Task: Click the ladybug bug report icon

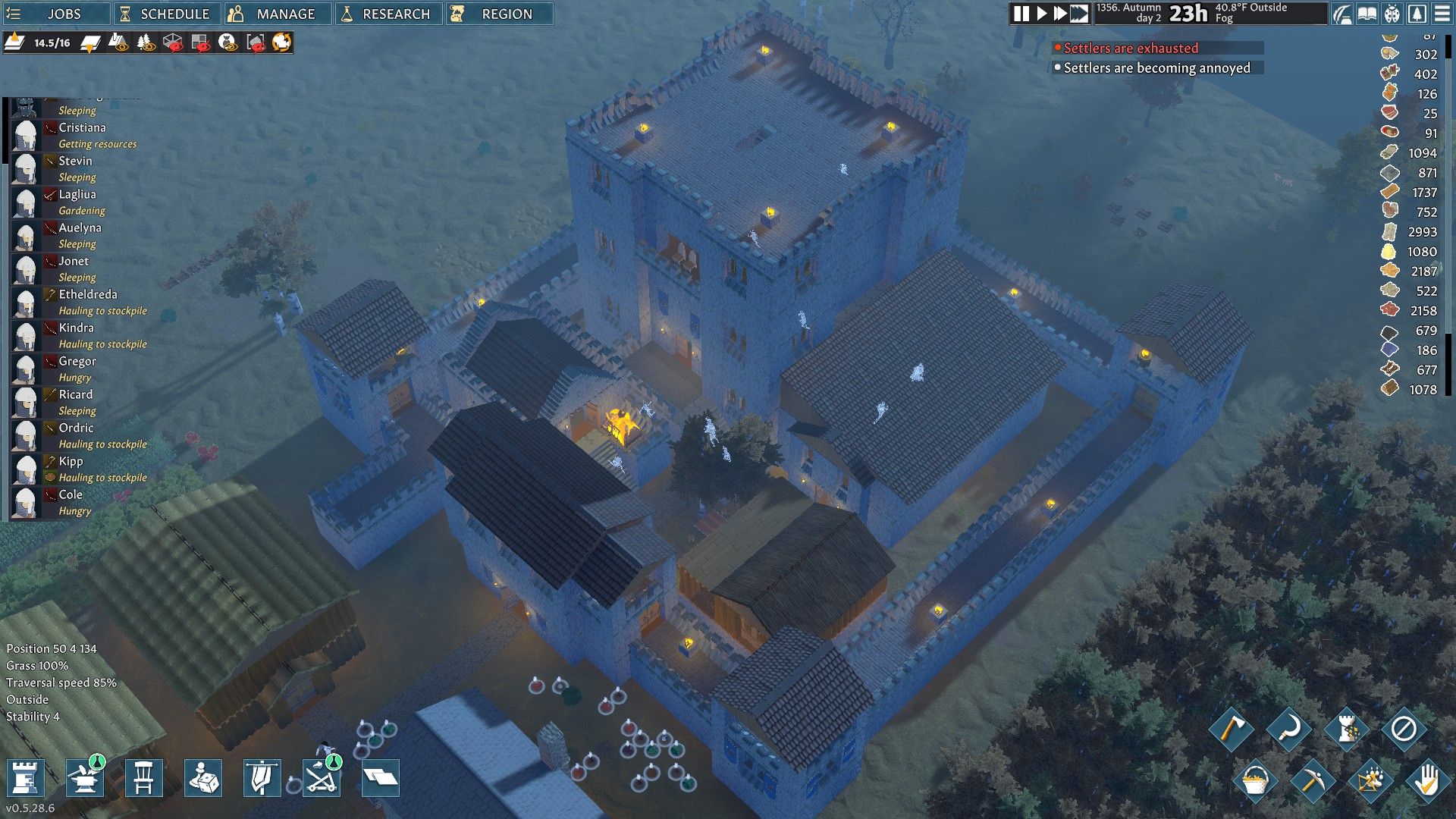Action: pos(1392,13)
